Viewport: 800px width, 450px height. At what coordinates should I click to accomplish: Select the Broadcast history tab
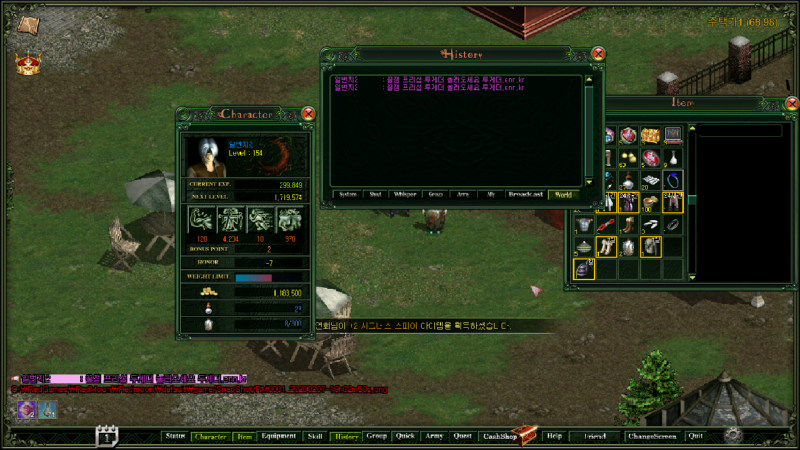pyautogui.click(x=526, y=195)
